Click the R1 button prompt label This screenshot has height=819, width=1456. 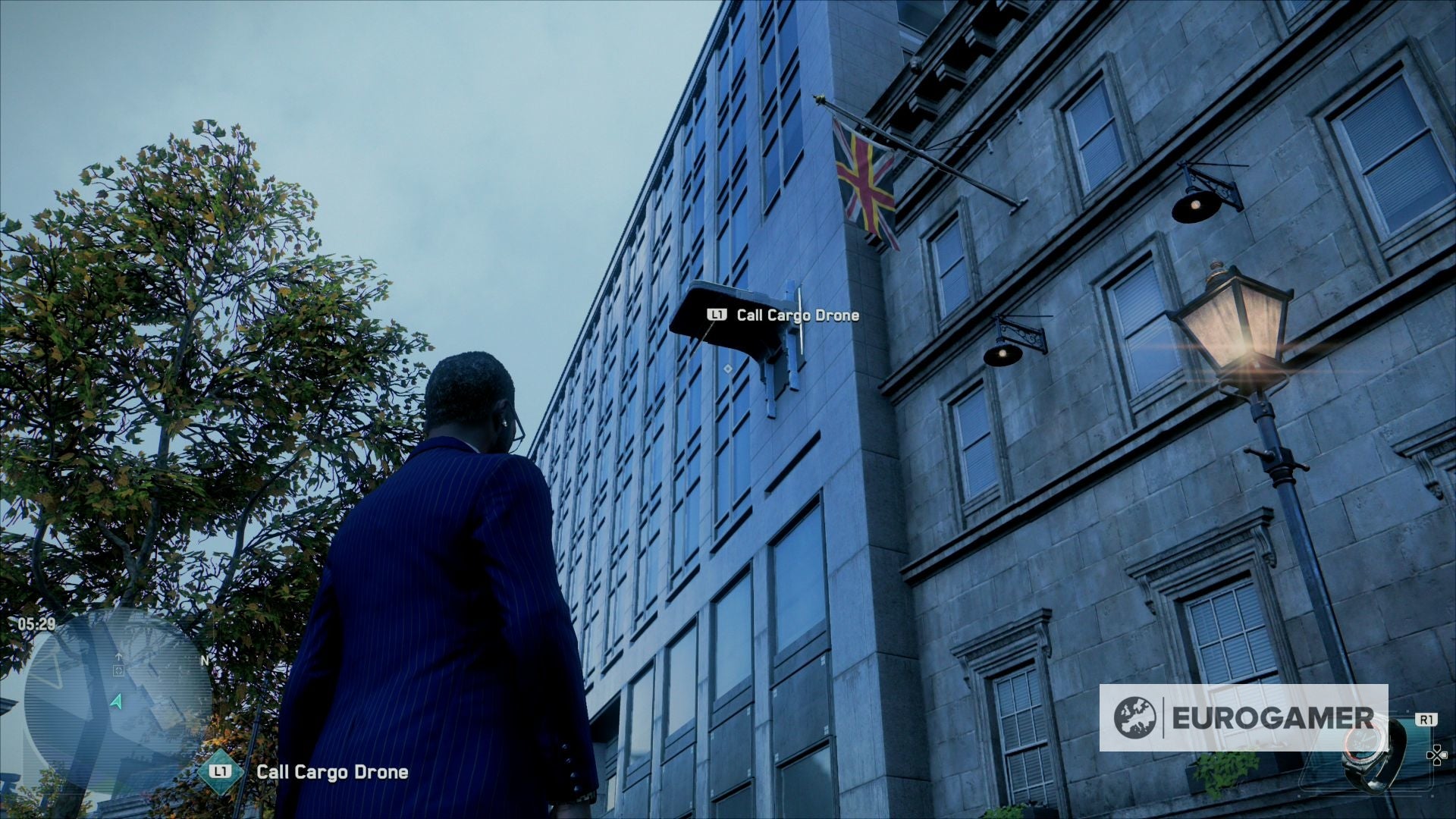1428,720
